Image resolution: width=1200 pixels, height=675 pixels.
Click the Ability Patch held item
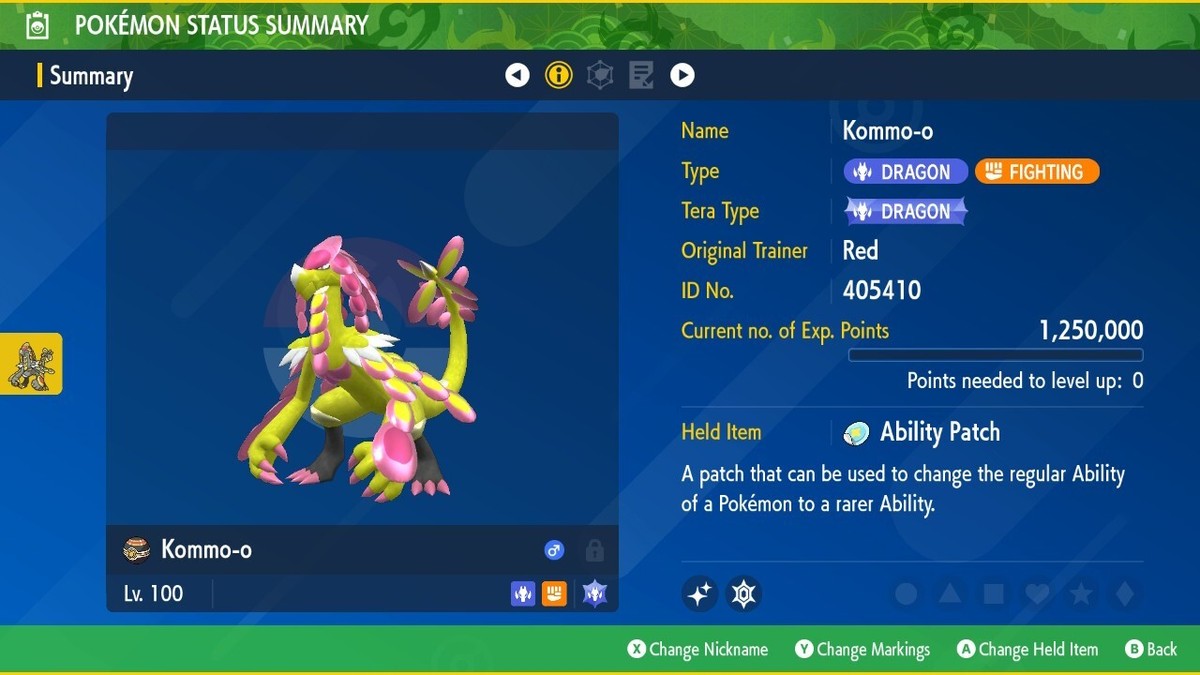click(x=922, y=432)
